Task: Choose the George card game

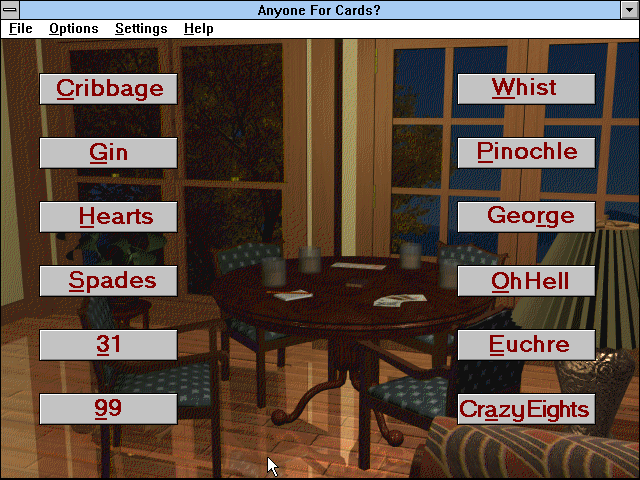Action: pyautogui.click(x=526, y=216)
